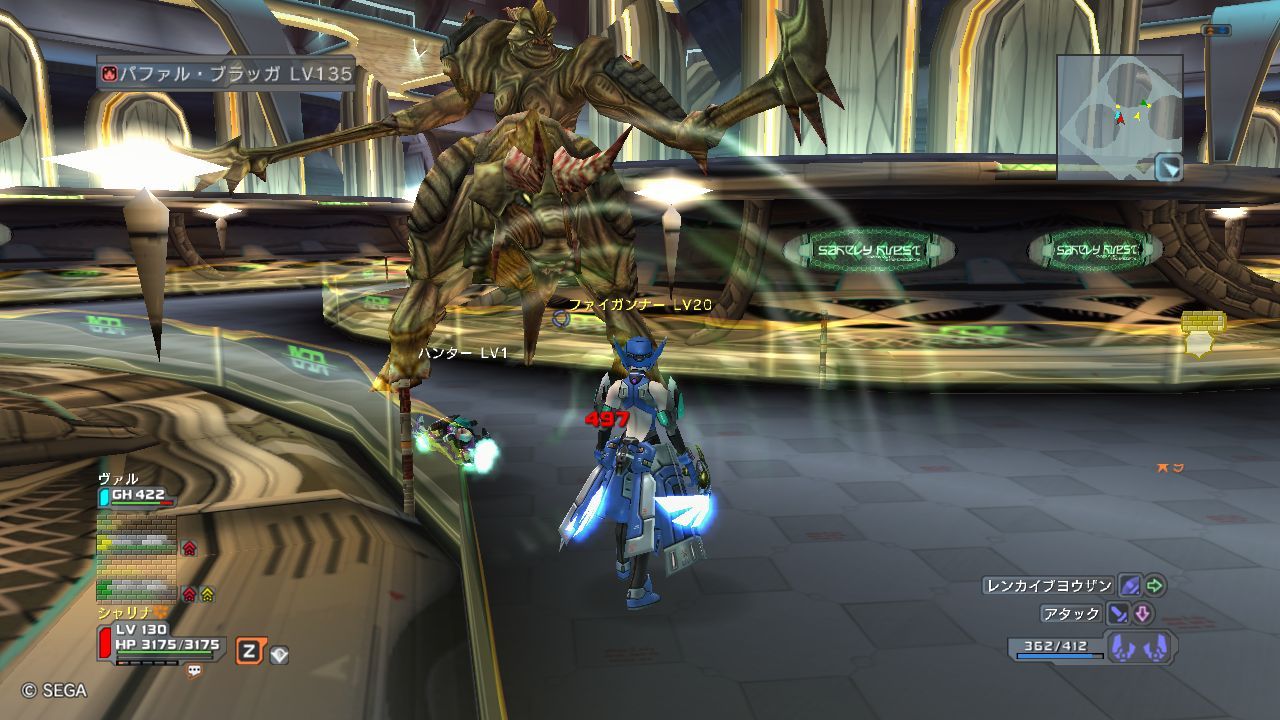Click the パファル・ブラッガ LV135 target label
This screenshot has height=720, width=1280.
pos(227,73)
